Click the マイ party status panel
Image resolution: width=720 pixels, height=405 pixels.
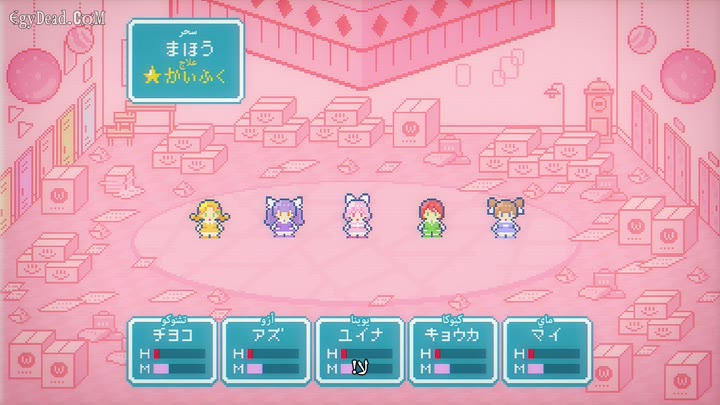click(x=546, y=349)
